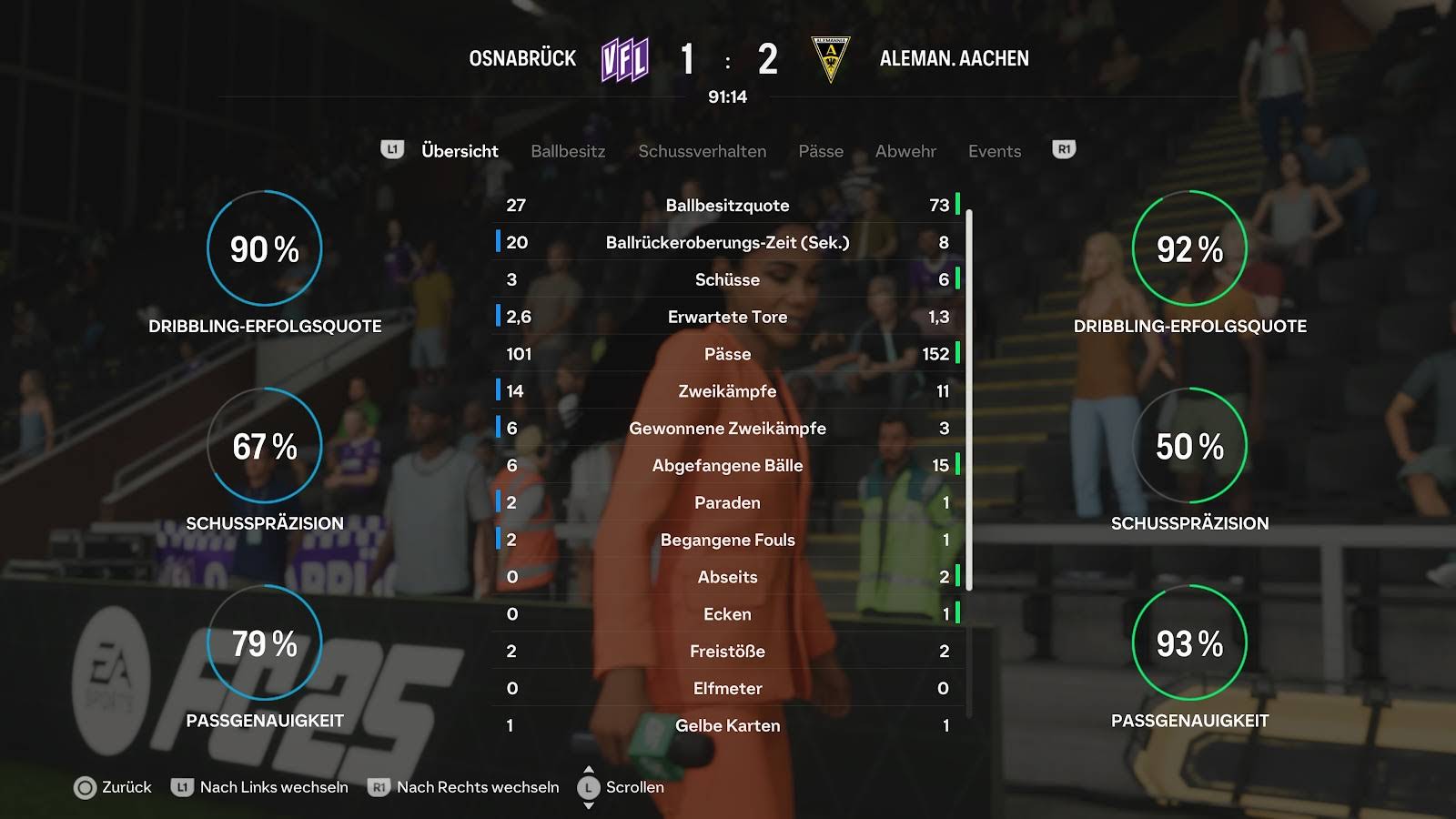
Task: Open the Schussverhalten tab
Action: point(702,151)
